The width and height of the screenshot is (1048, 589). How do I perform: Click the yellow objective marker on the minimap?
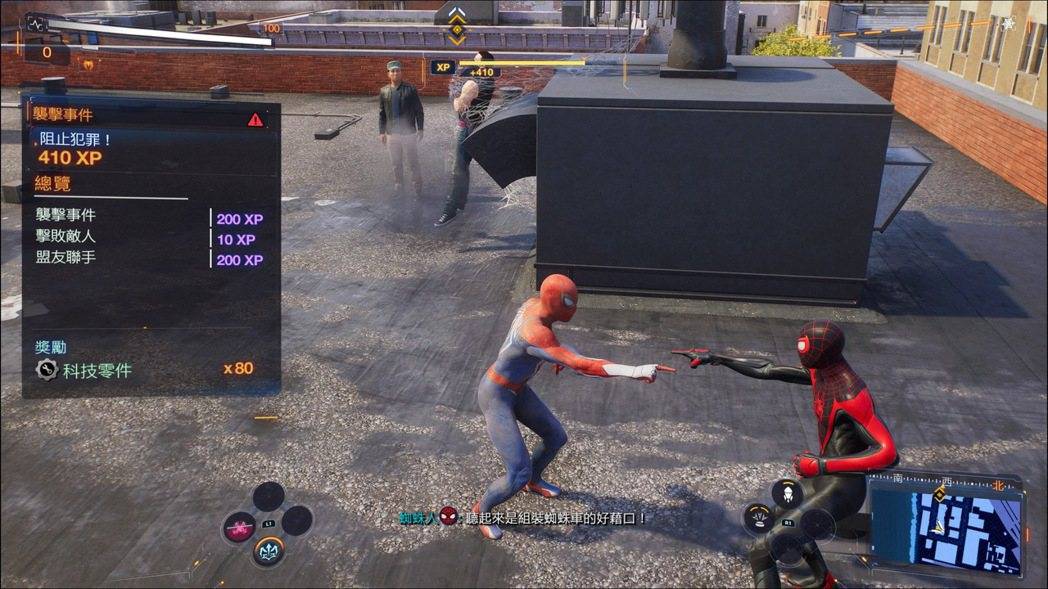(x=939, y=495)
